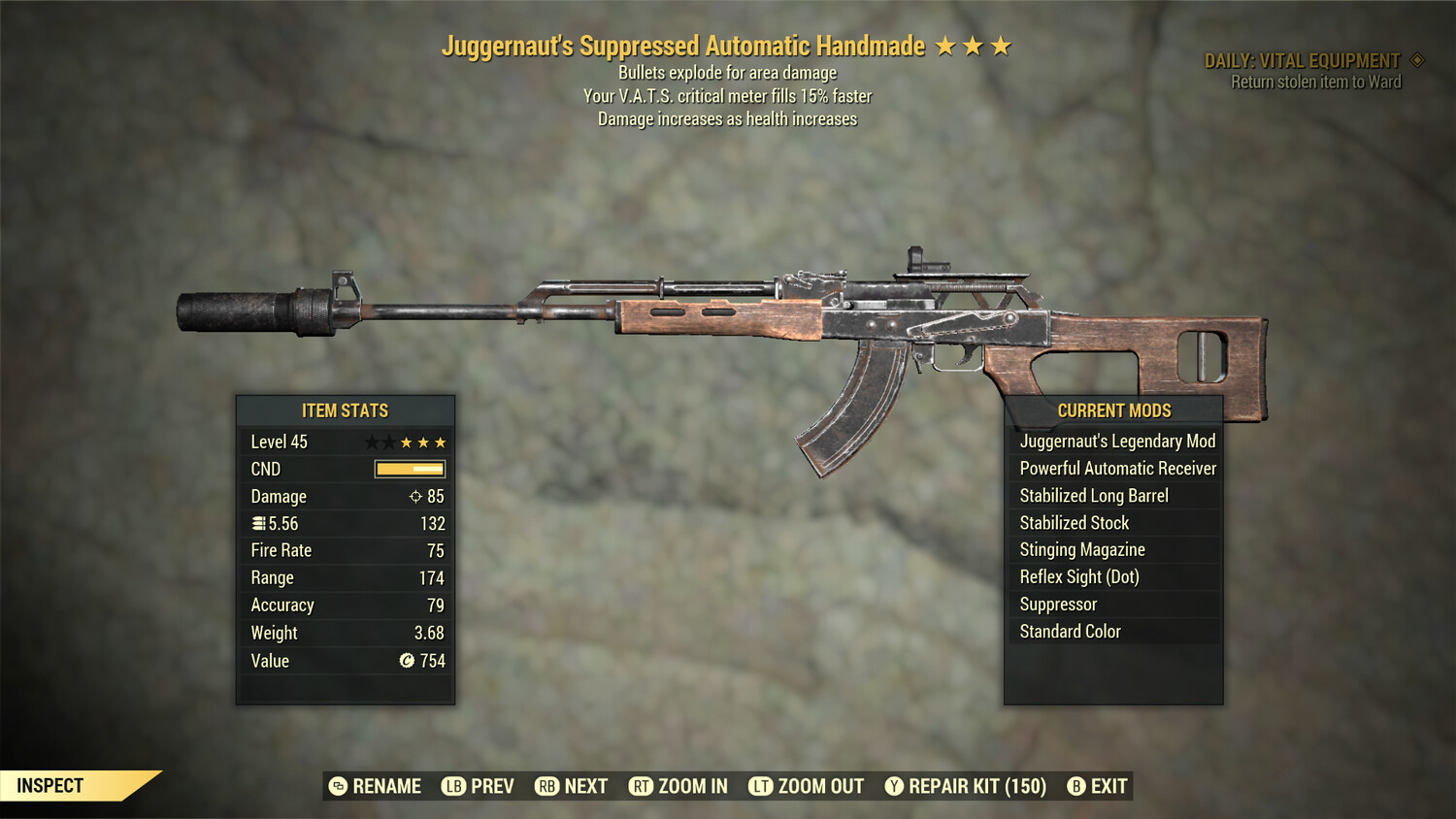Expand the Item Stats panel header
Image resolution: width=1456 pixels, height=819 pixels.
pos(345,409)
